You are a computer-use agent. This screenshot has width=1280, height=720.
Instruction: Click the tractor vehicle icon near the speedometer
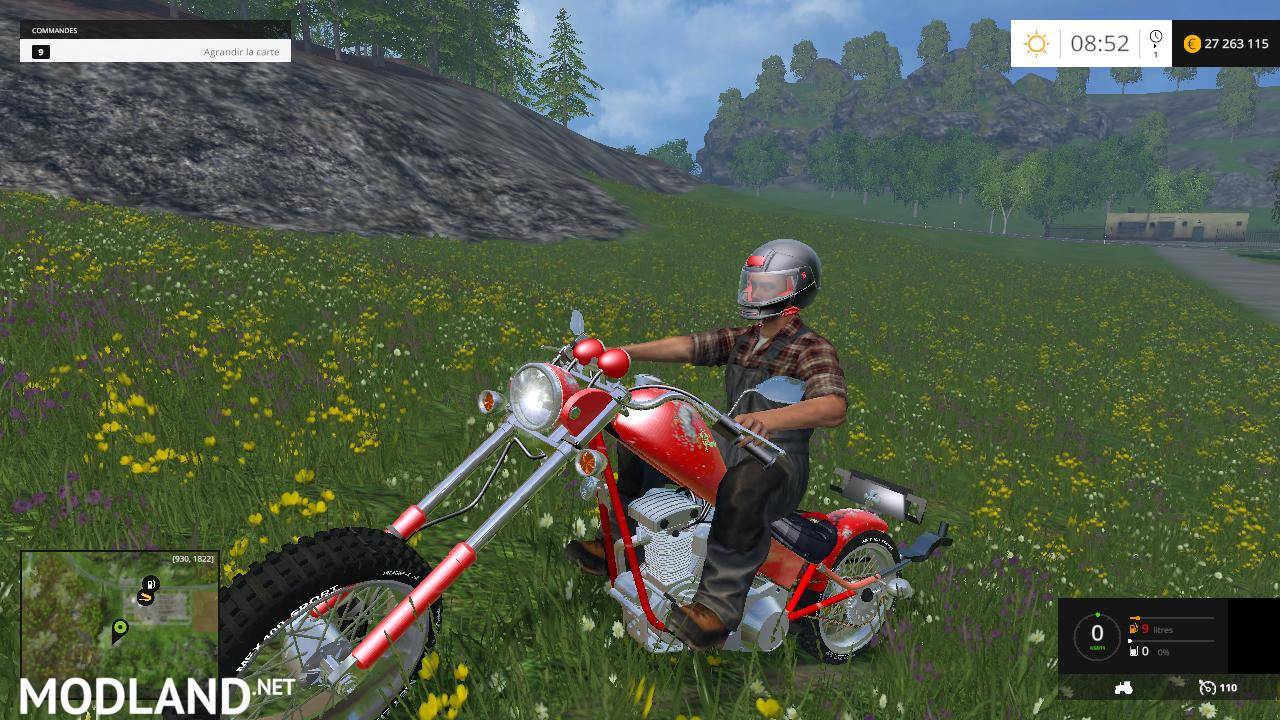[x=1123, y=688]
